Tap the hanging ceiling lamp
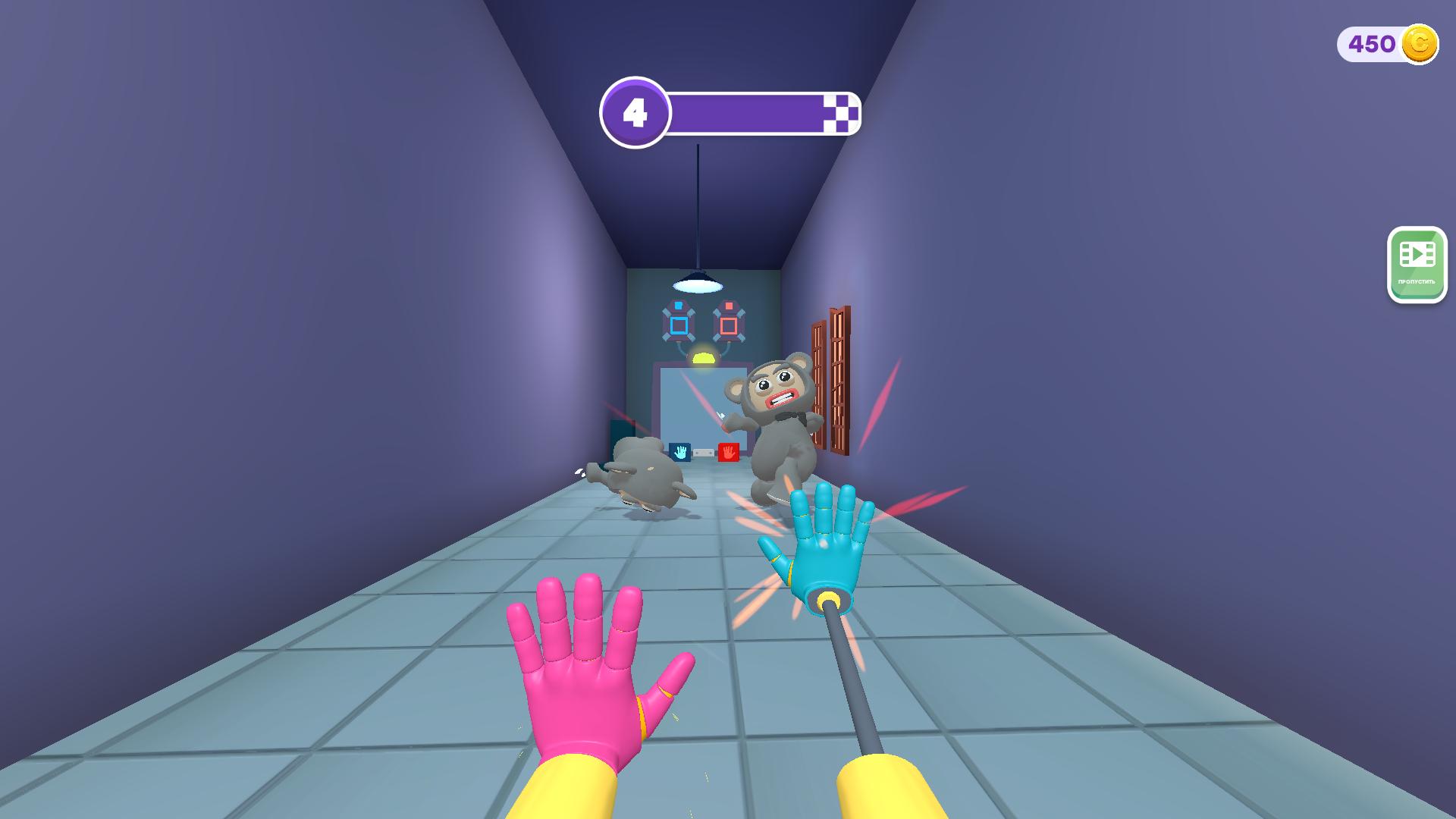The width and height of the screenshot is (1456, 819). [696, 284]
